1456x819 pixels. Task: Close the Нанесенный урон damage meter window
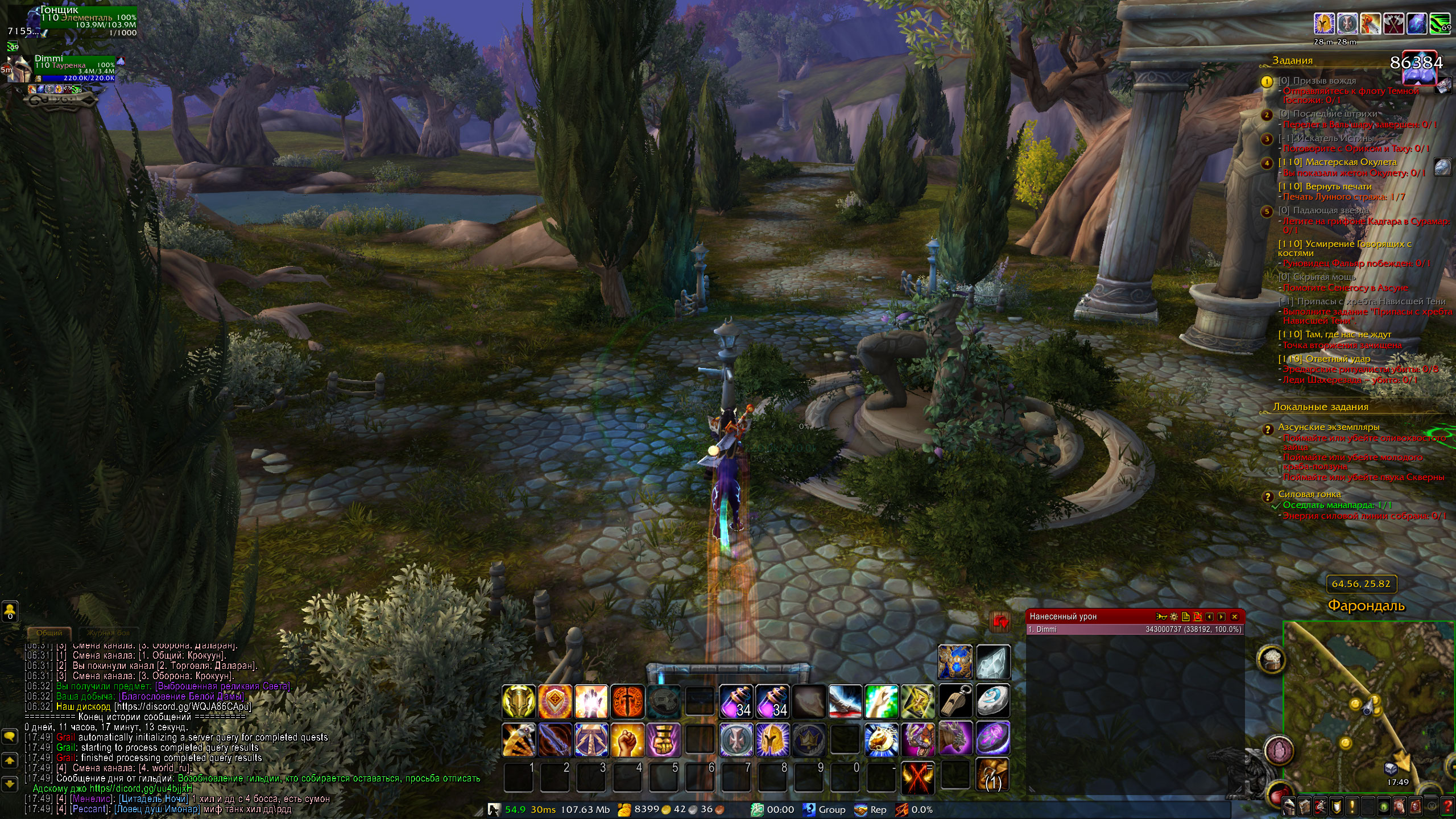click(1234, 617)
